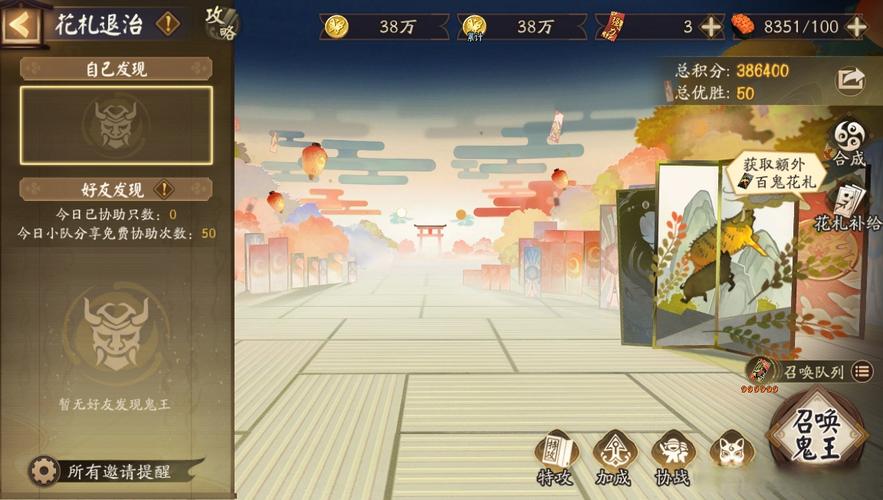This screenshot has height=500, width=883.
Task: Open the 攻略 strategy guide
Action: pos(221,22)
